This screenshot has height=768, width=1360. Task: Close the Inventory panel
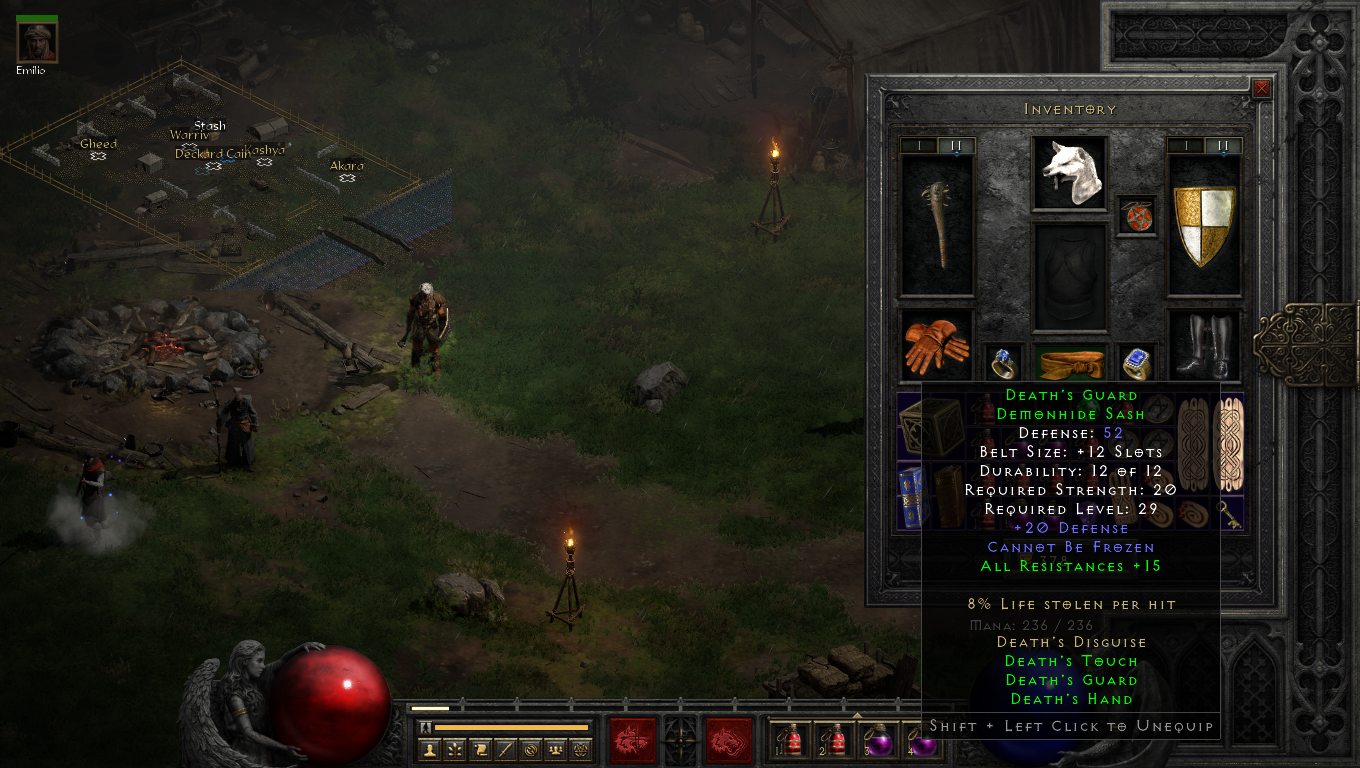1262,88
